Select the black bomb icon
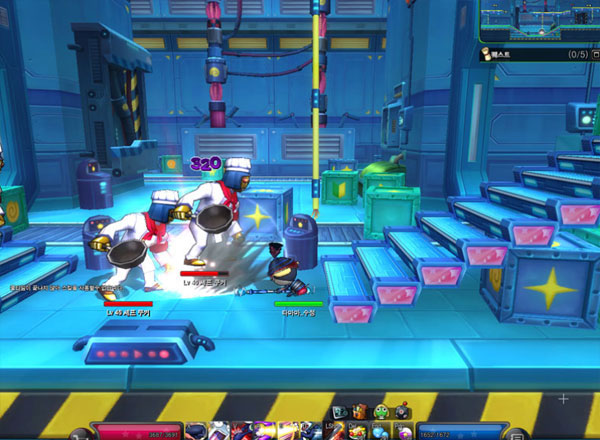600x440 pixels. [400, 411]
